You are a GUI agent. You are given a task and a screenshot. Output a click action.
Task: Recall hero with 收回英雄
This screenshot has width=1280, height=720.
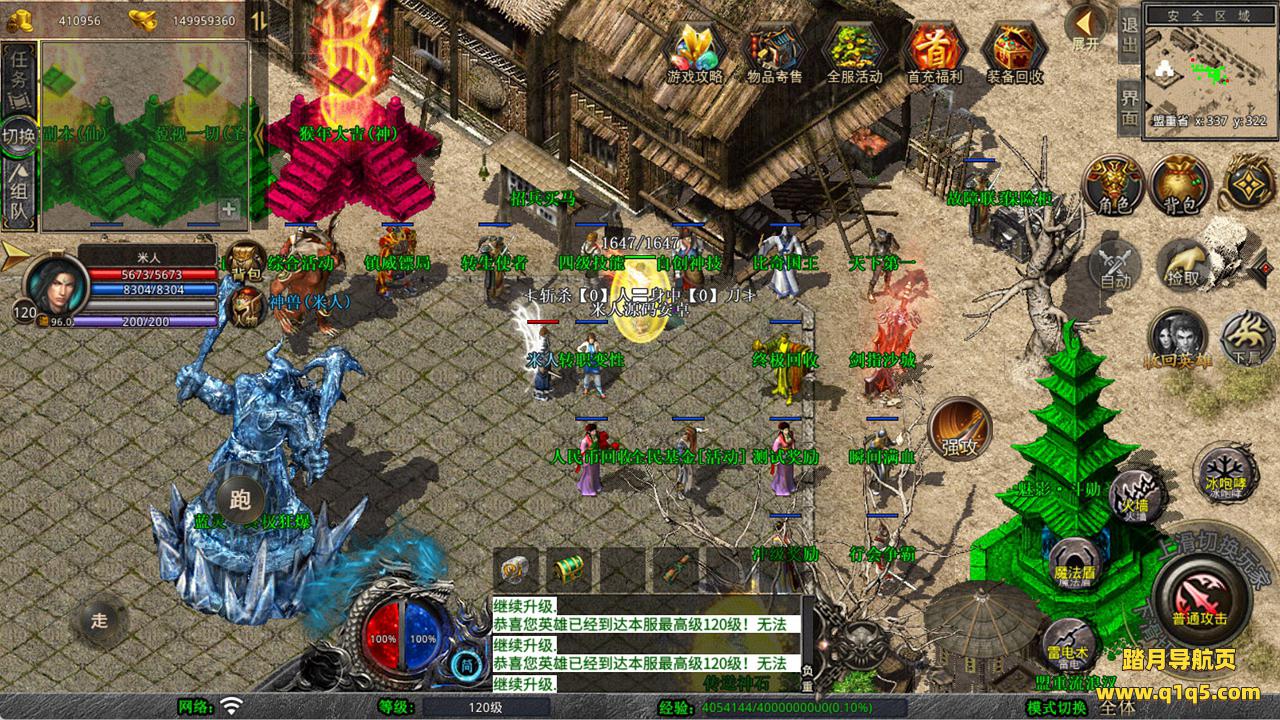[x=1178, y=339]
